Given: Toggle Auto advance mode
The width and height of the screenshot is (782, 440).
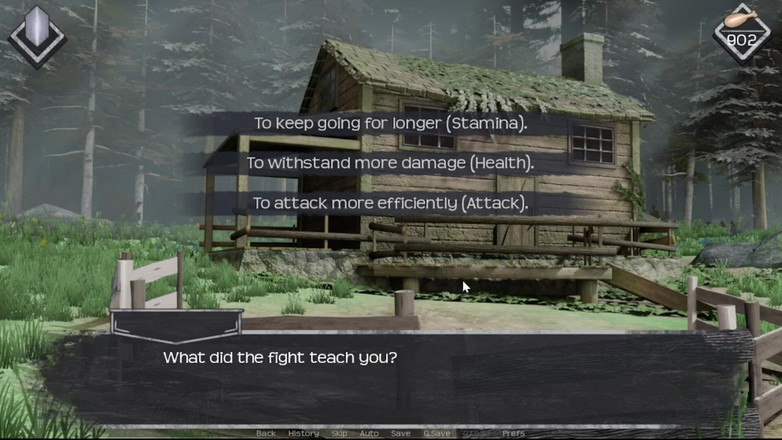Looking at the screenshot, I should click(x=369, y=433).
